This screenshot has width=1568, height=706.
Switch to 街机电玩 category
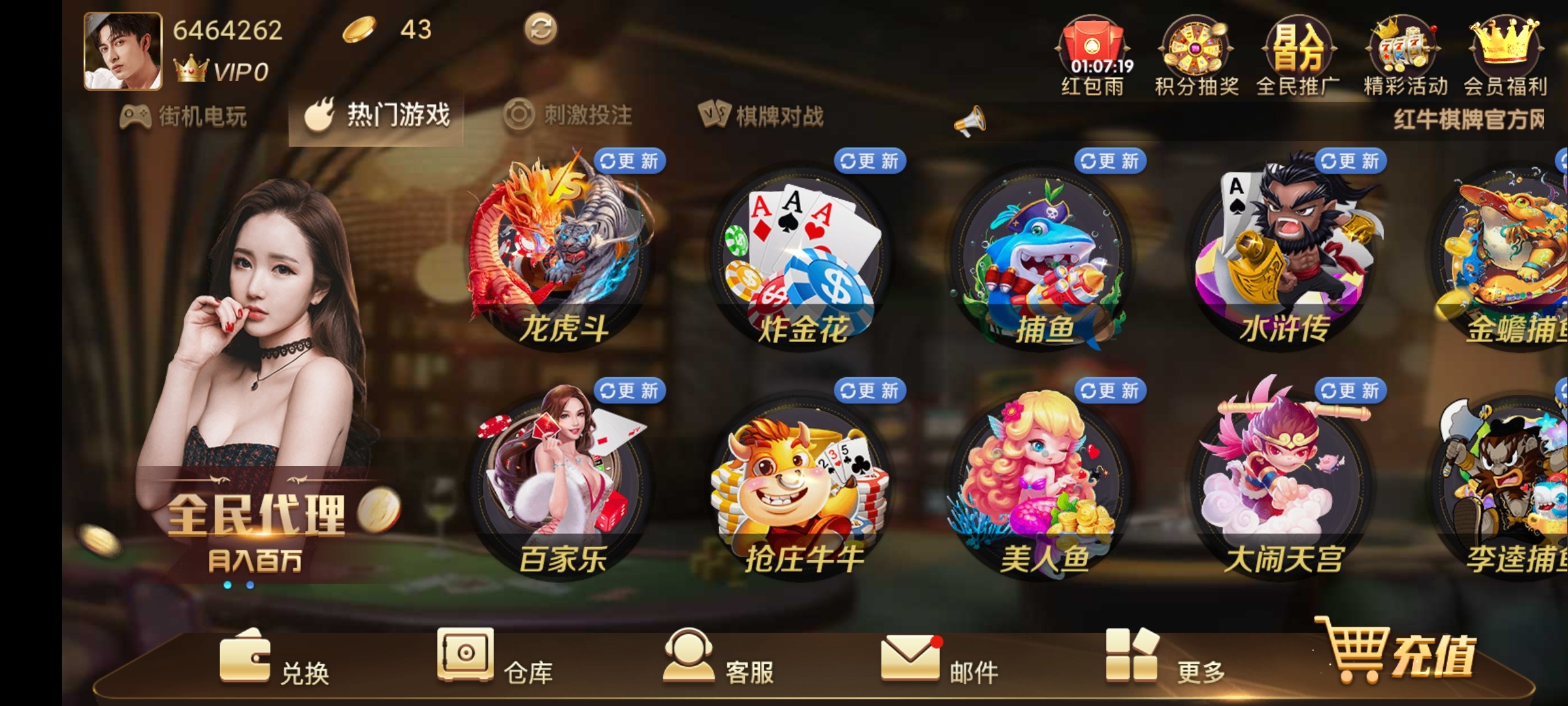point(186,116)
